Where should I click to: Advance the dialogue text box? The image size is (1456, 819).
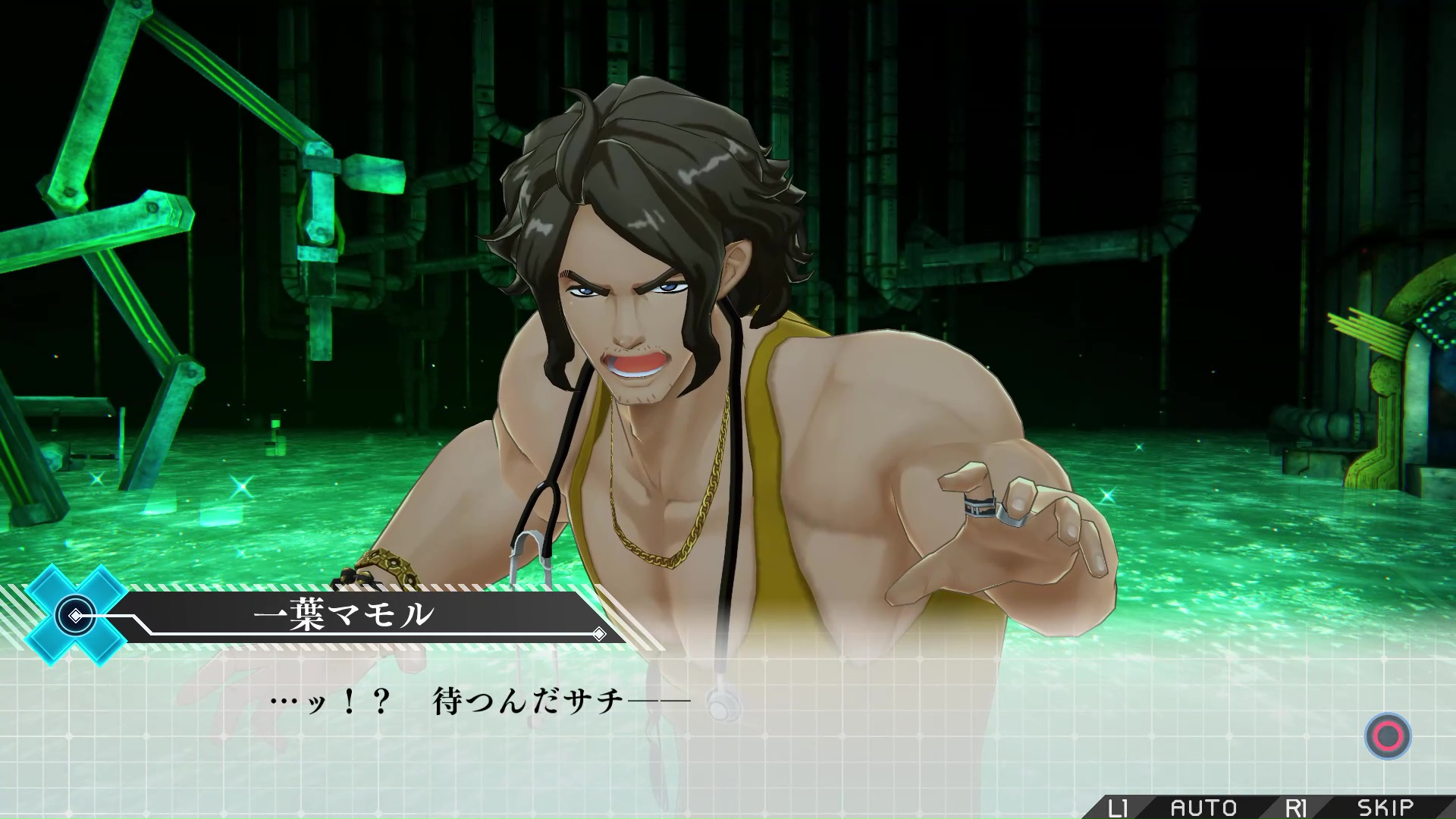tap(1387, 736)
